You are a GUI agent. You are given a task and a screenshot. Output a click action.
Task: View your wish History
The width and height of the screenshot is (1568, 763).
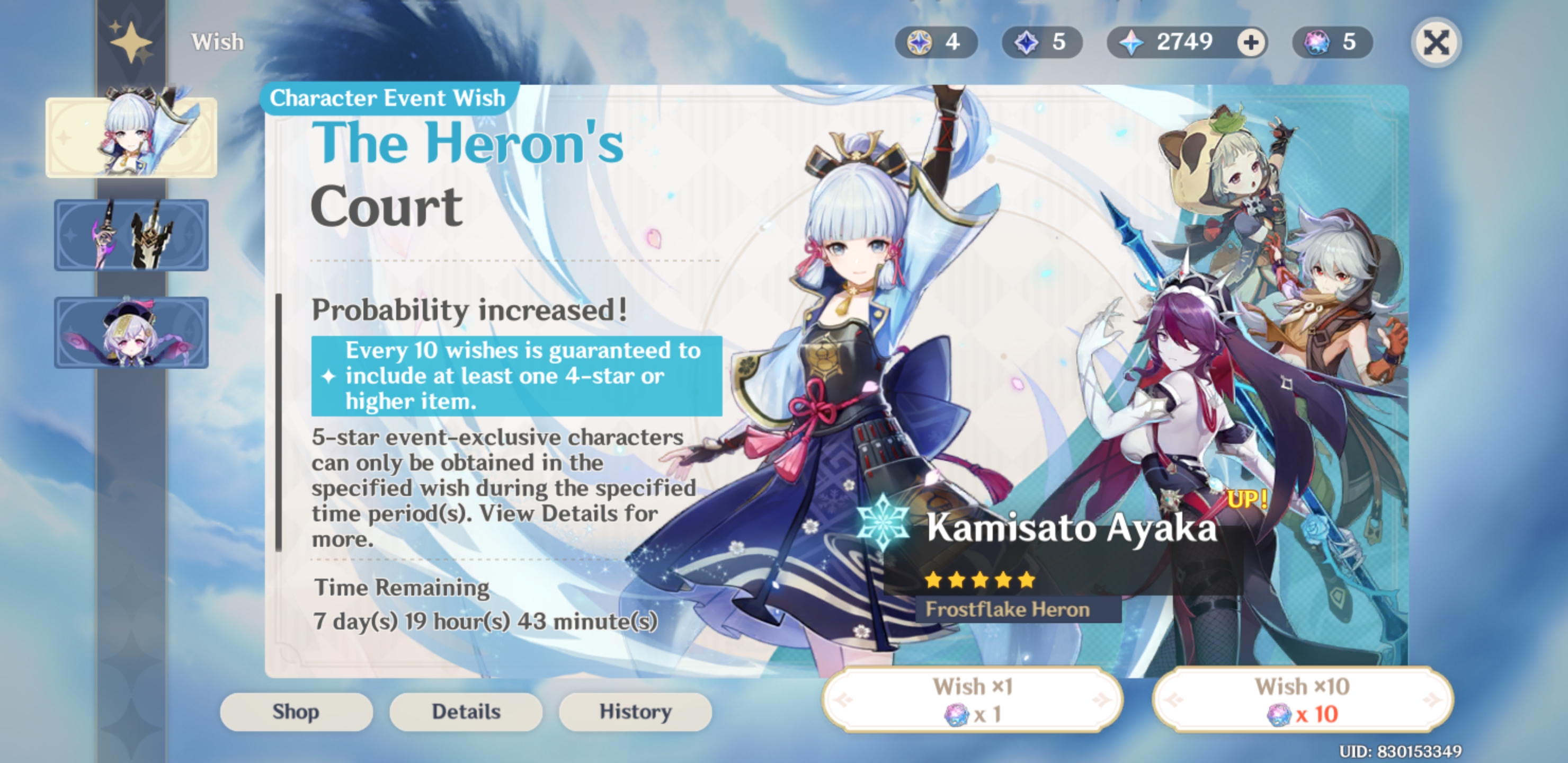click(x=634, y=711)
